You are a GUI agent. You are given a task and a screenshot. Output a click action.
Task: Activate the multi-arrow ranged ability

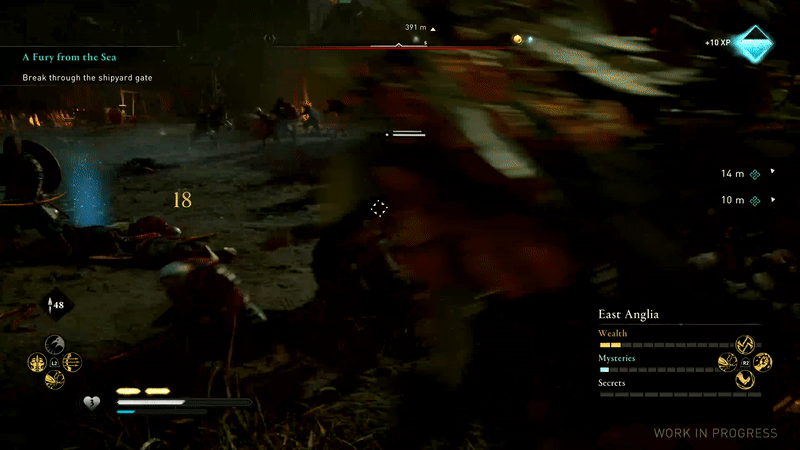coord(72,361)
